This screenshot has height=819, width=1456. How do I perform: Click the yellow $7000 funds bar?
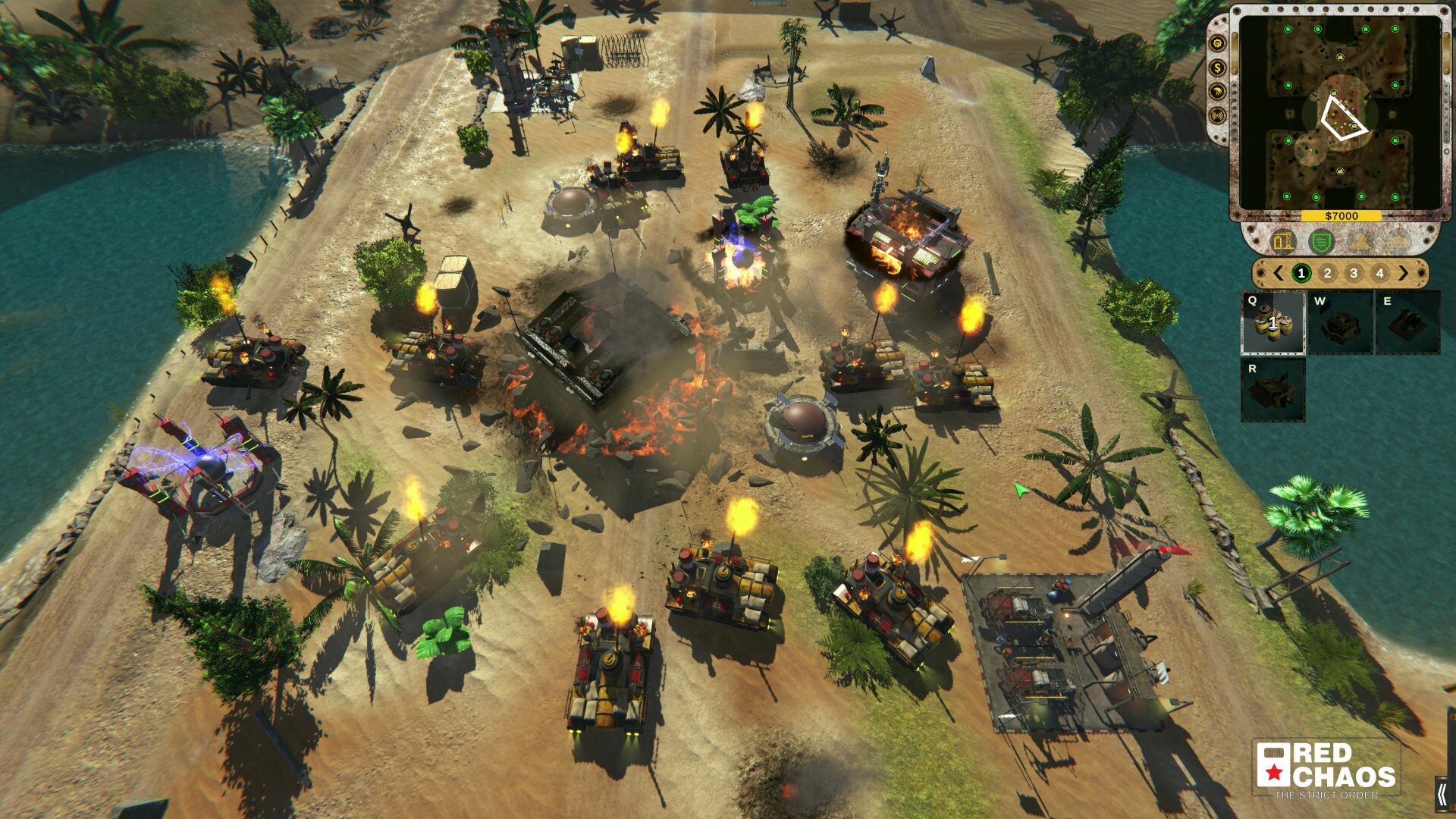1341,216
